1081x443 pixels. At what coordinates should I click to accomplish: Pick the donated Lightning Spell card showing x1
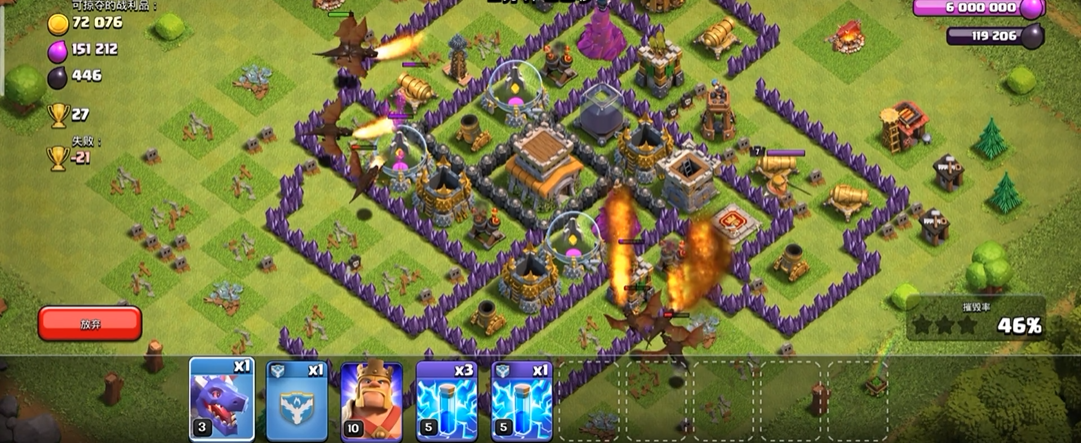tap(523, 399)
